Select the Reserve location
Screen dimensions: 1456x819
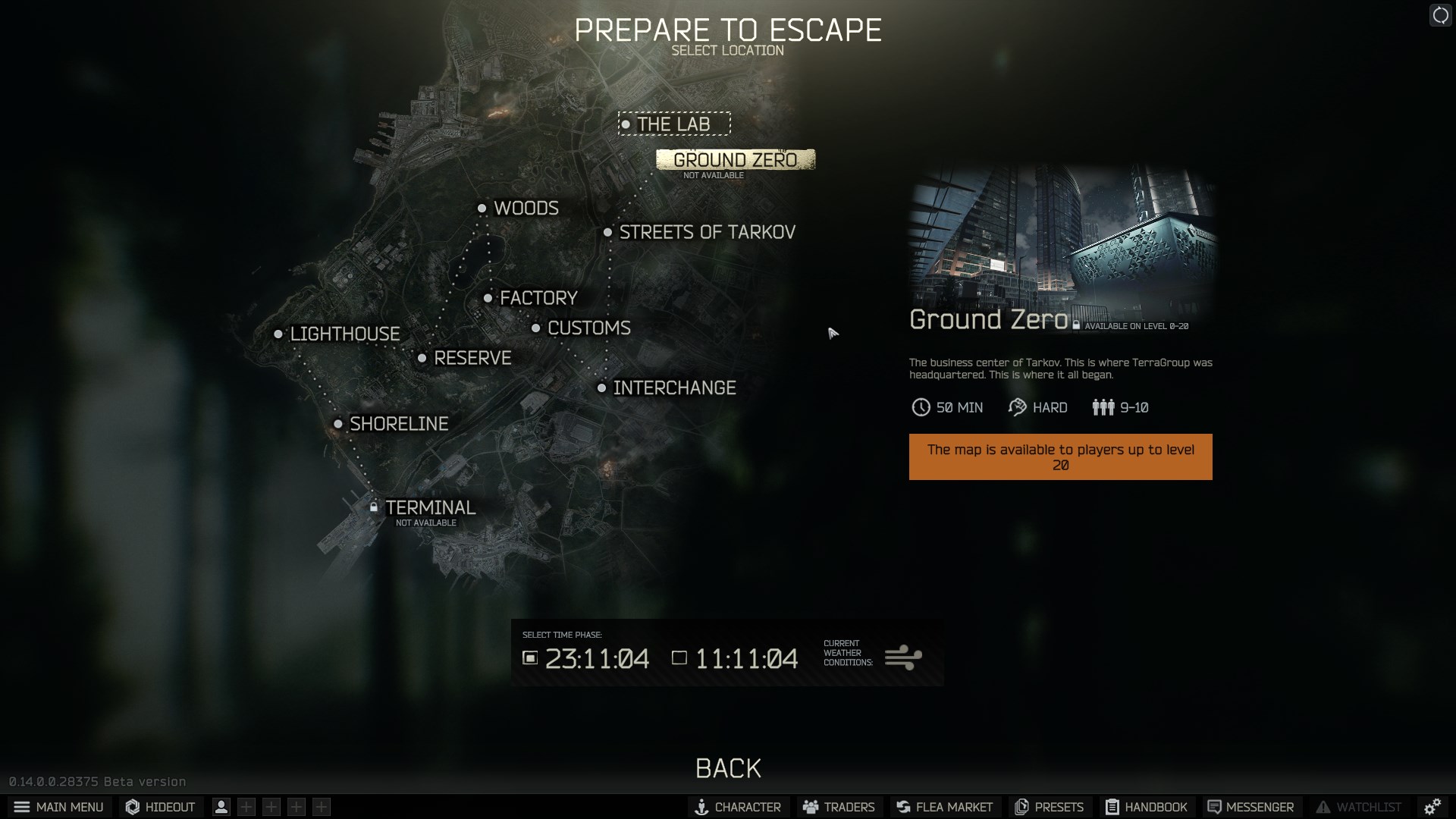472,358
